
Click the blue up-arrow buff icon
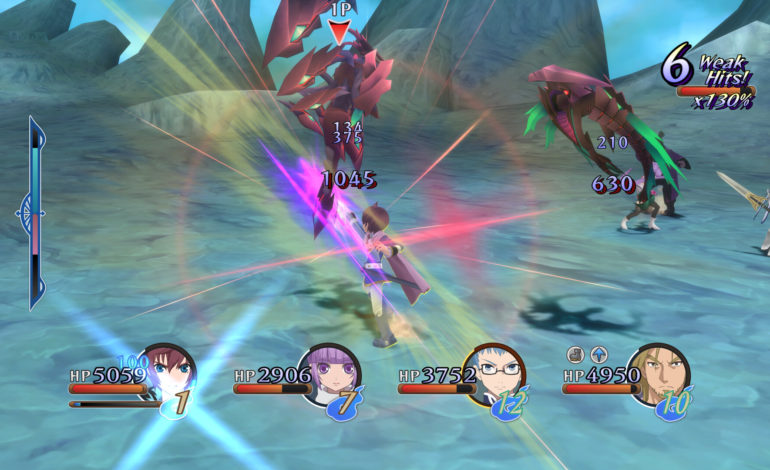pos(598,354)
